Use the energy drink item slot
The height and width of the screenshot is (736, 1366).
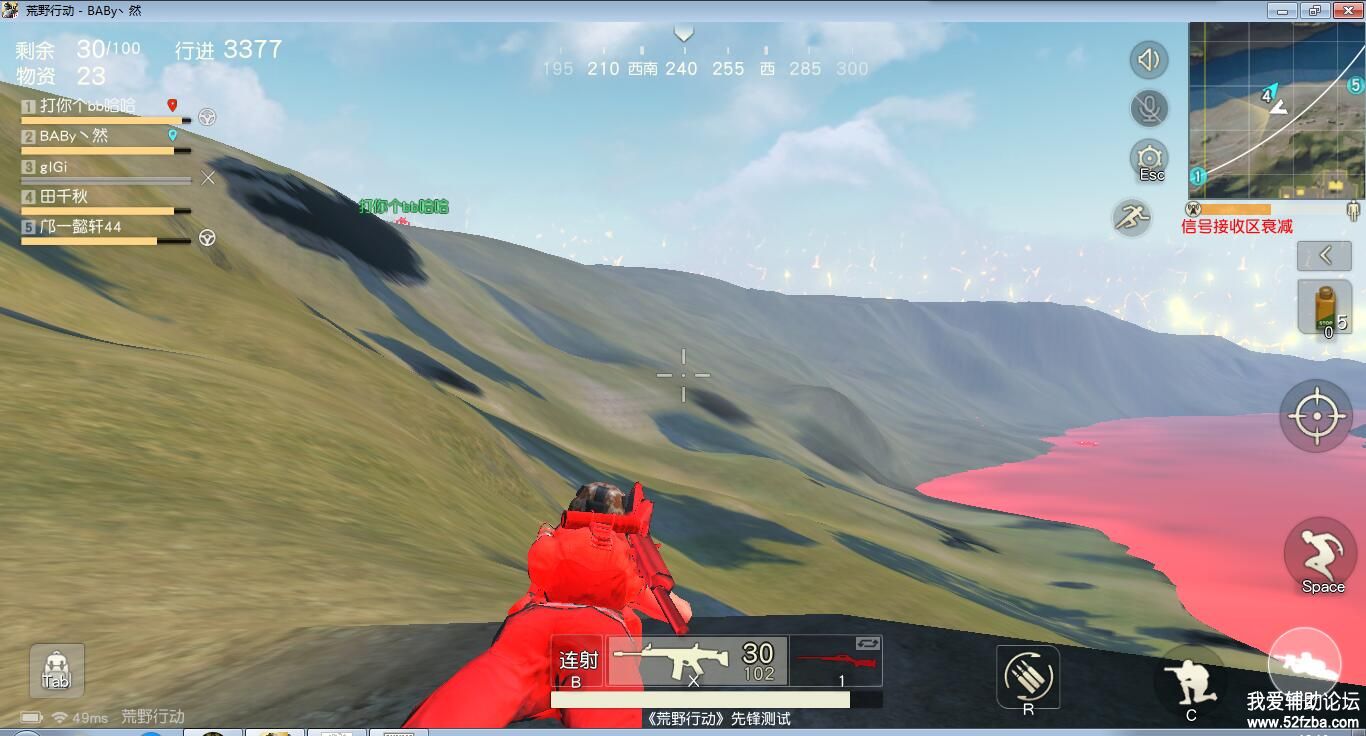pyautogui.click(x=1324, y=307)
